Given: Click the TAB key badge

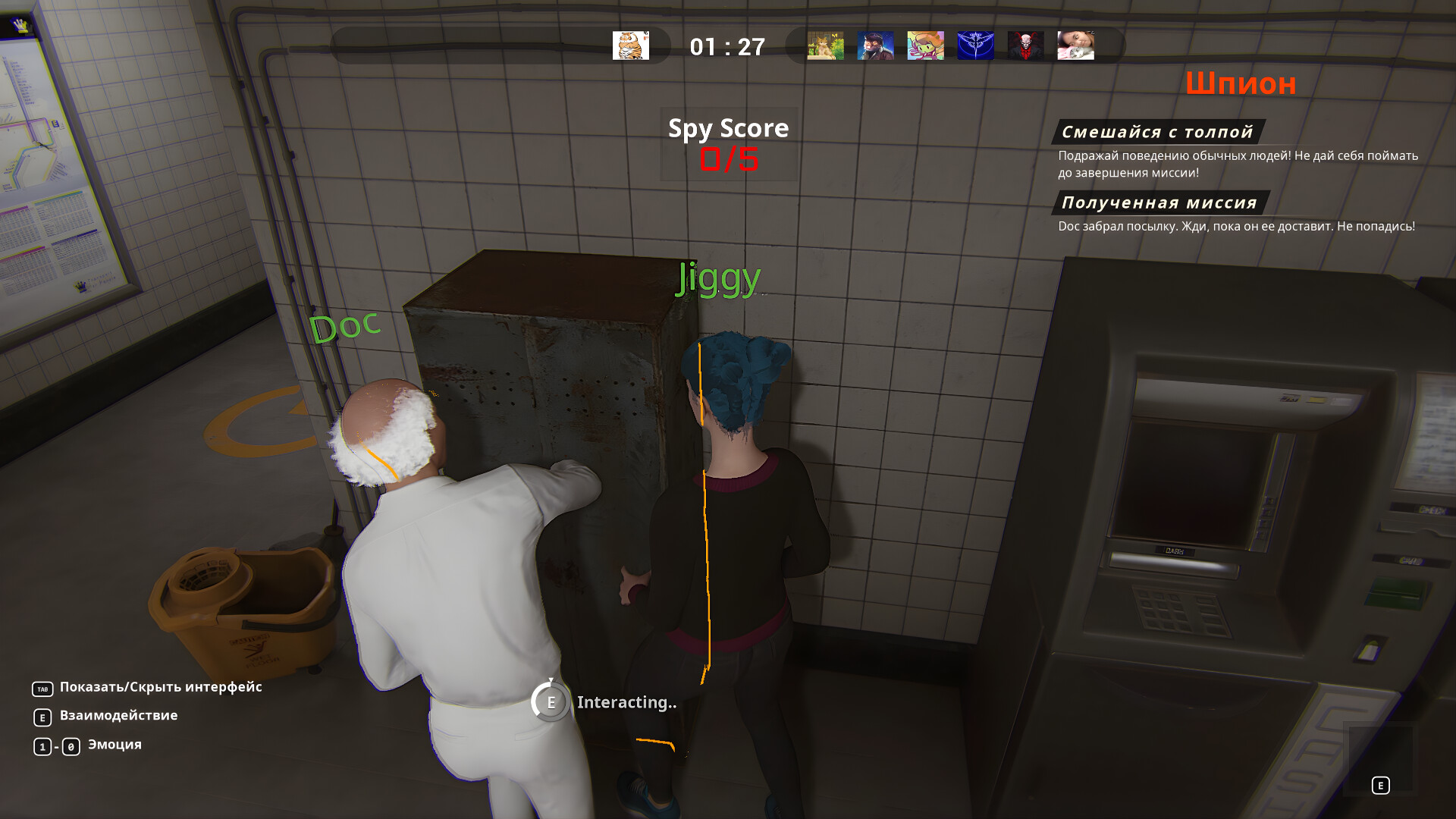Looking at the screenshot, I should pyautogui.click(x=42, y=687).
